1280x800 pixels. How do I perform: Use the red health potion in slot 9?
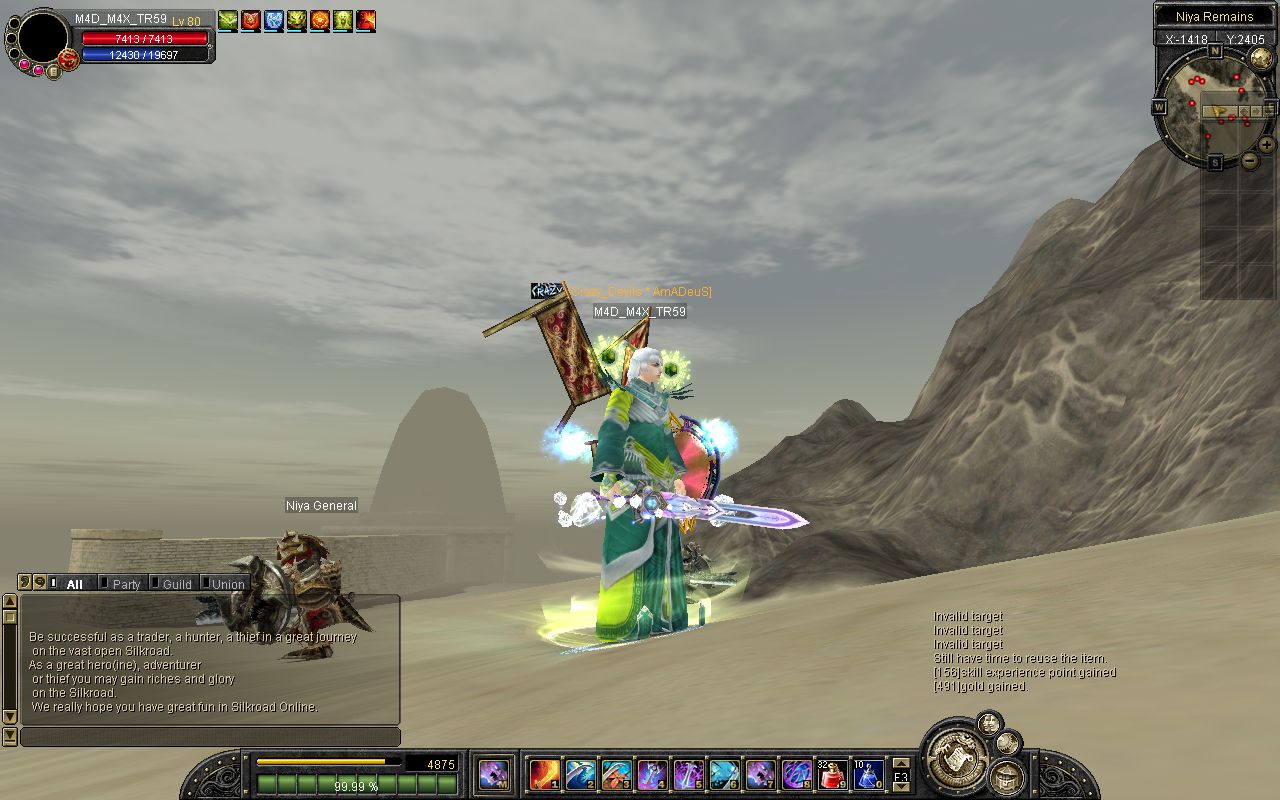coord(832,774)
